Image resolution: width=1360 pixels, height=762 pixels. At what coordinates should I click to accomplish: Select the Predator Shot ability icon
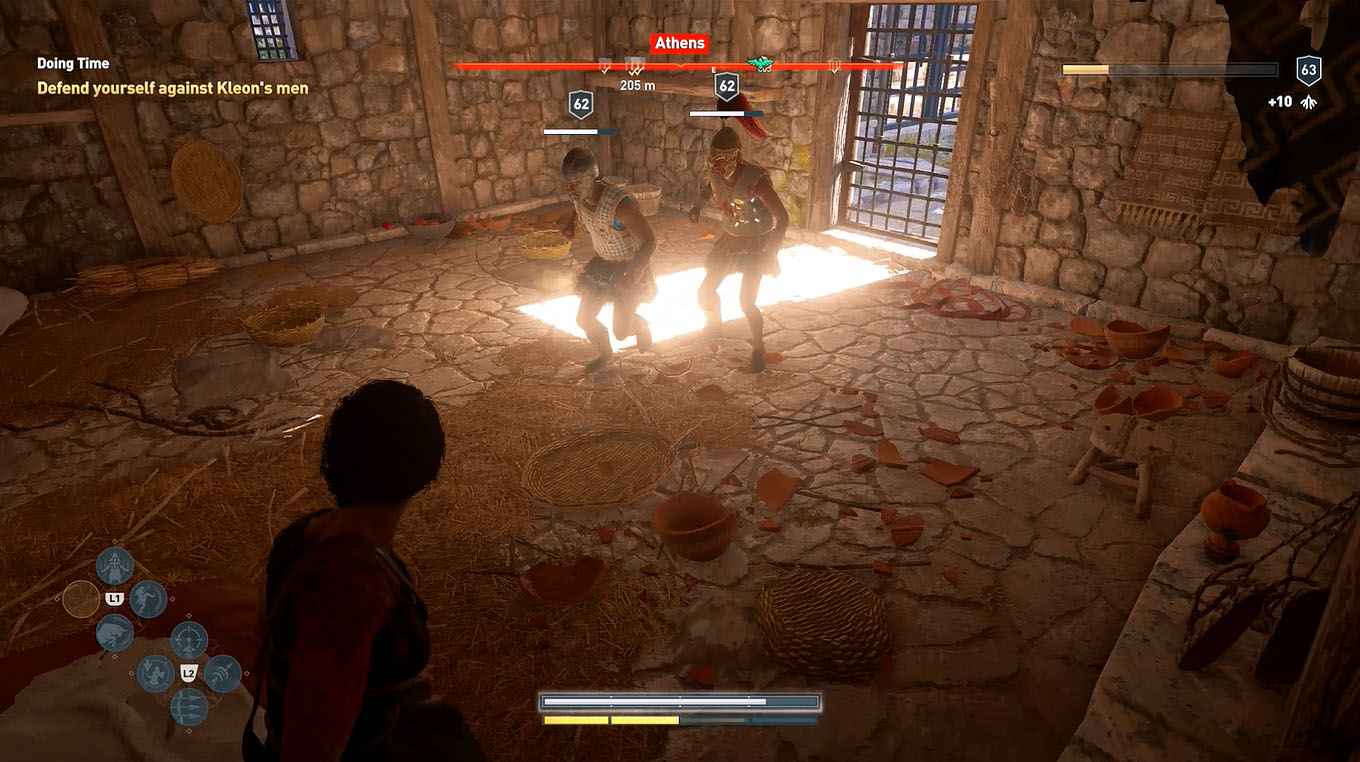(188, 639)
